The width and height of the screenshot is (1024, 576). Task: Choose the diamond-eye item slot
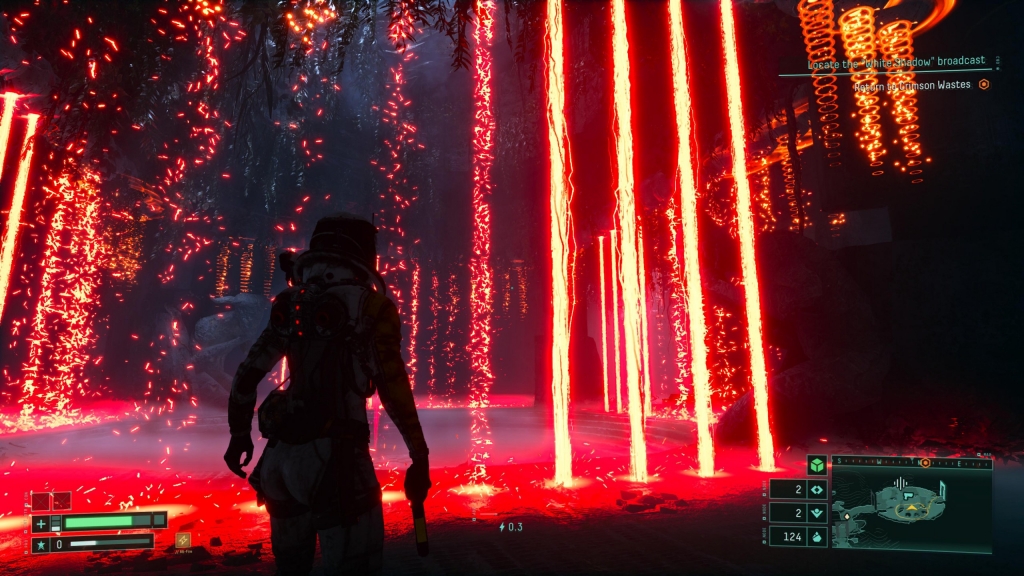click(x=817, y=490)
